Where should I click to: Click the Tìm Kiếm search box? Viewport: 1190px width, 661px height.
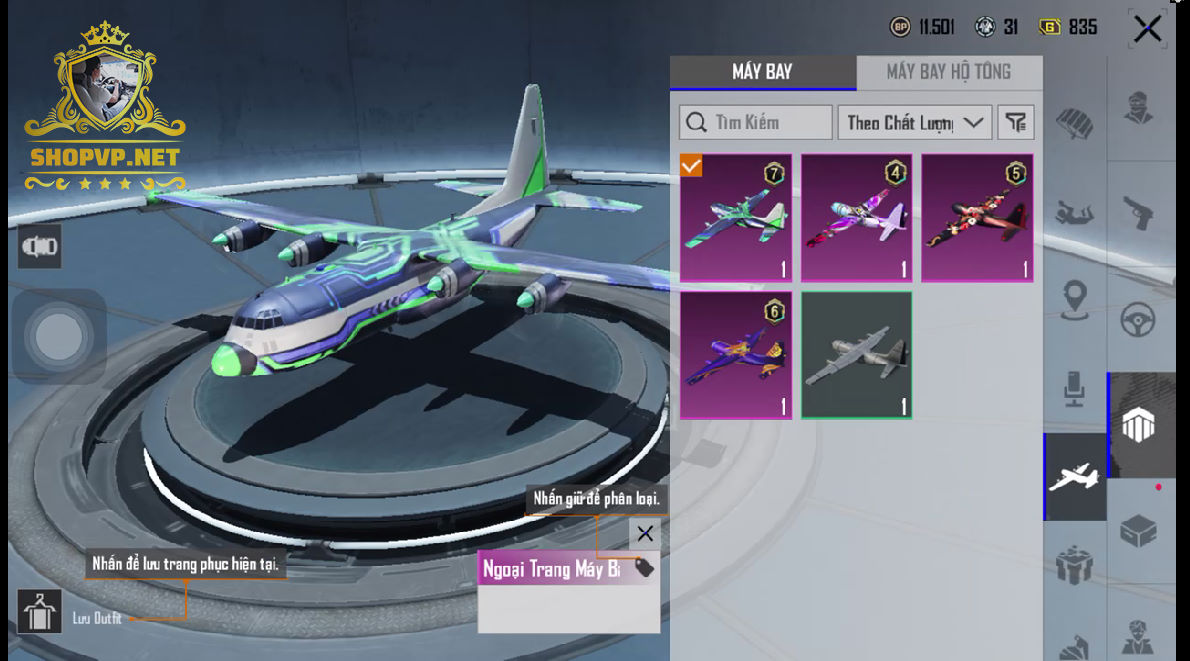click(x=756, y=123)
